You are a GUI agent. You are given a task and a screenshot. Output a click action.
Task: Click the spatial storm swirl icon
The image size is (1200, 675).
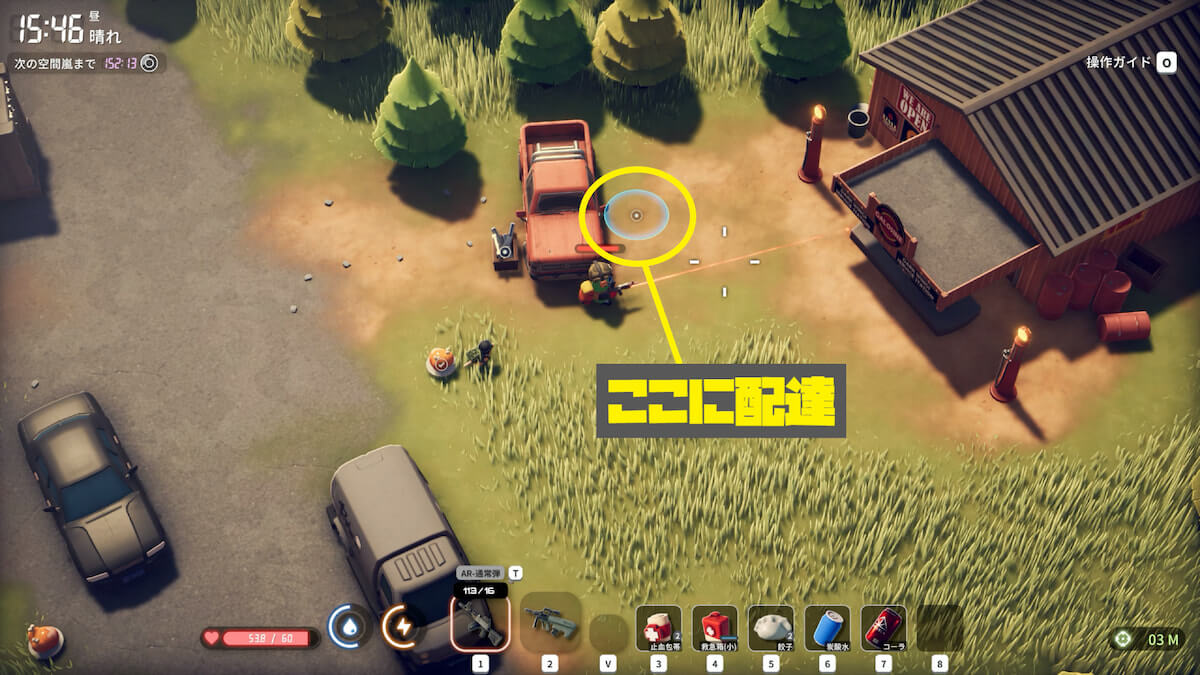tap(150, 63)
